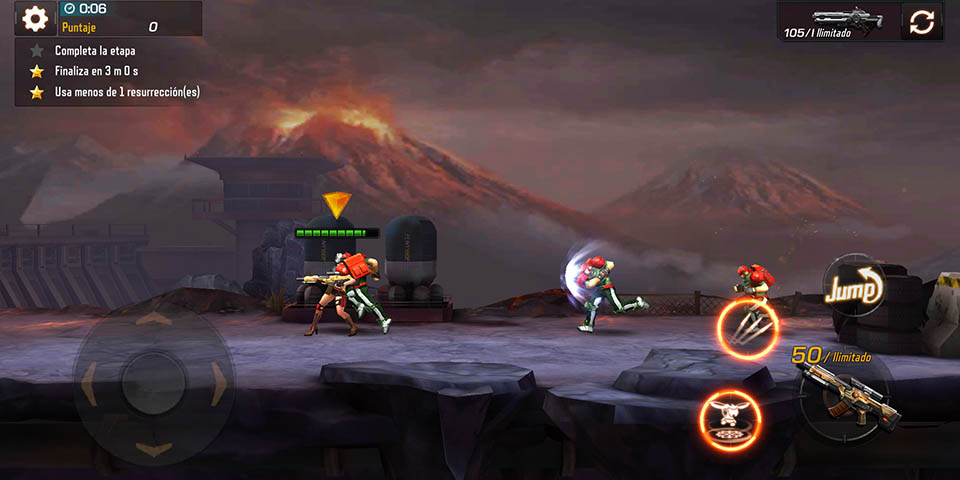Tap the virtual joystick's right arrow
Image resolution: width=960 pixels, height=480 pixels.
pos(218,384)
